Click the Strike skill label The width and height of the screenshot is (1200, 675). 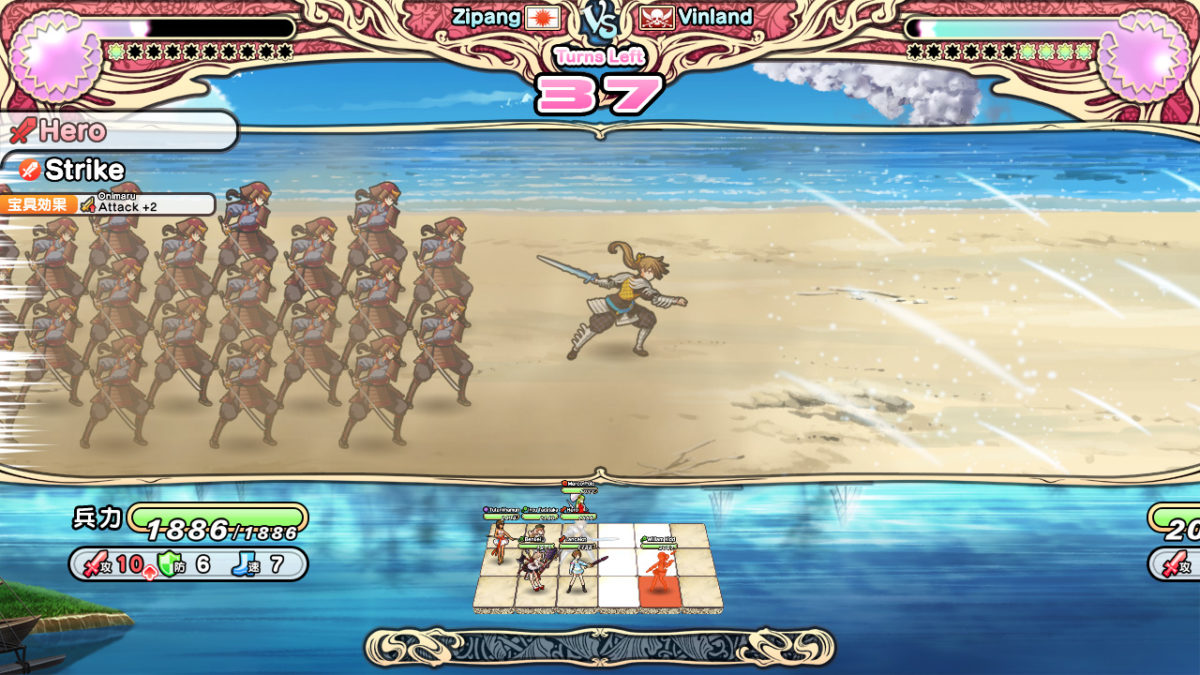pyautogui.click(x=85, y=170)
